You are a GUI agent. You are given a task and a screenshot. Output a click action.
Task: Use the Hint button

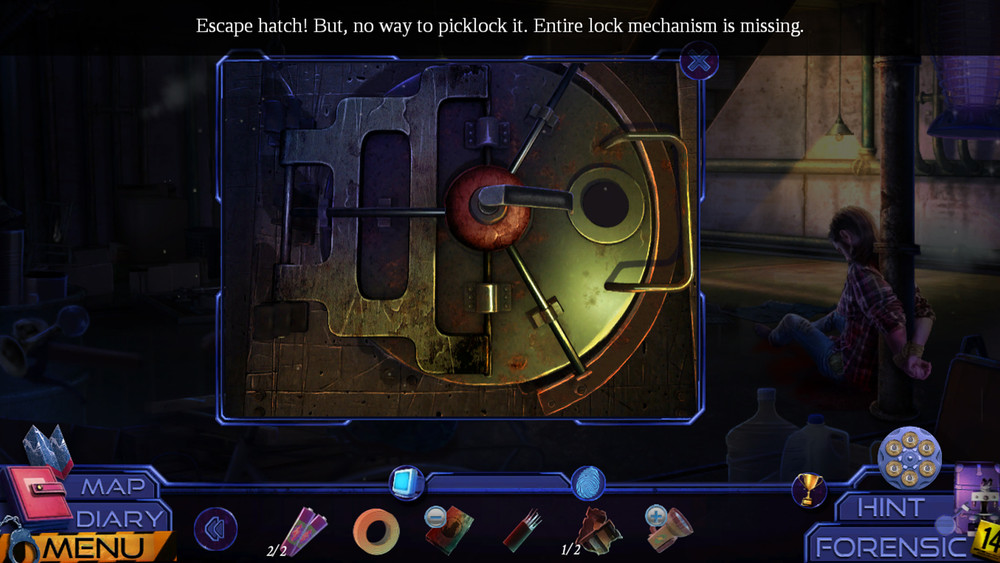pos(891,508)
